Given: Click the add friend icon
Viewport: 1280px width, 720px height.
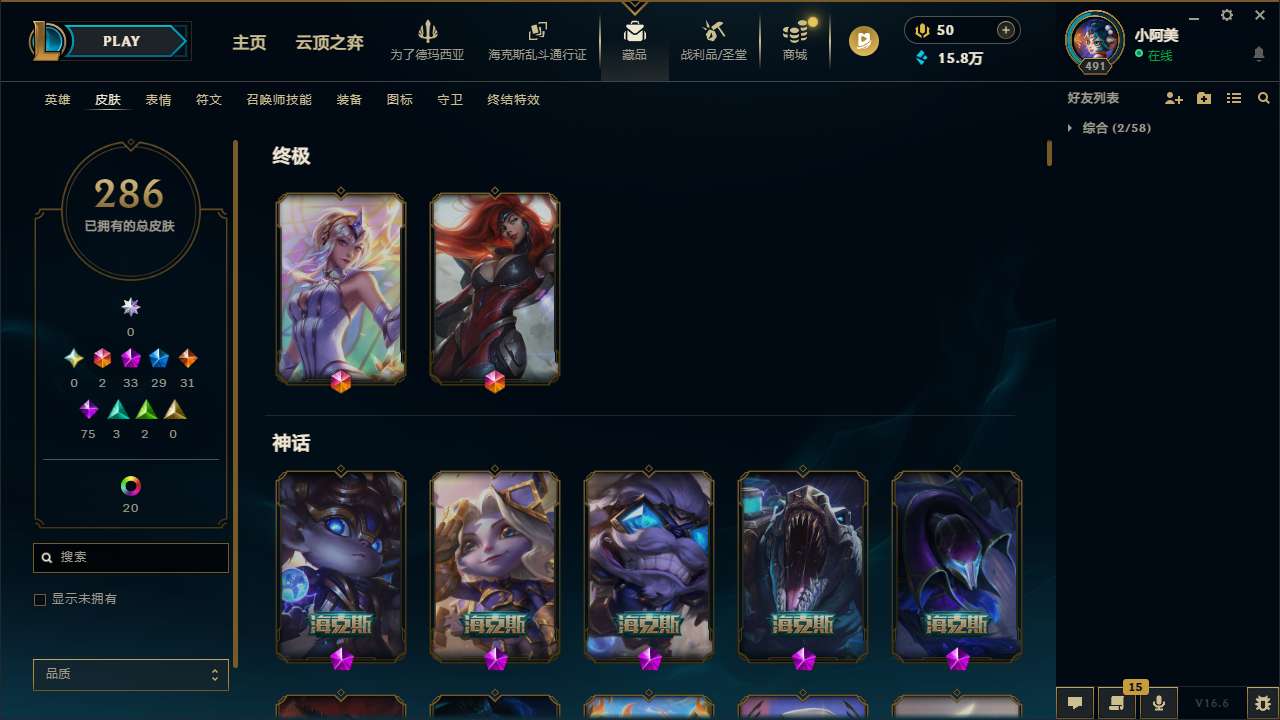Looking at the screenshot, I should [x=1174, y=98].
